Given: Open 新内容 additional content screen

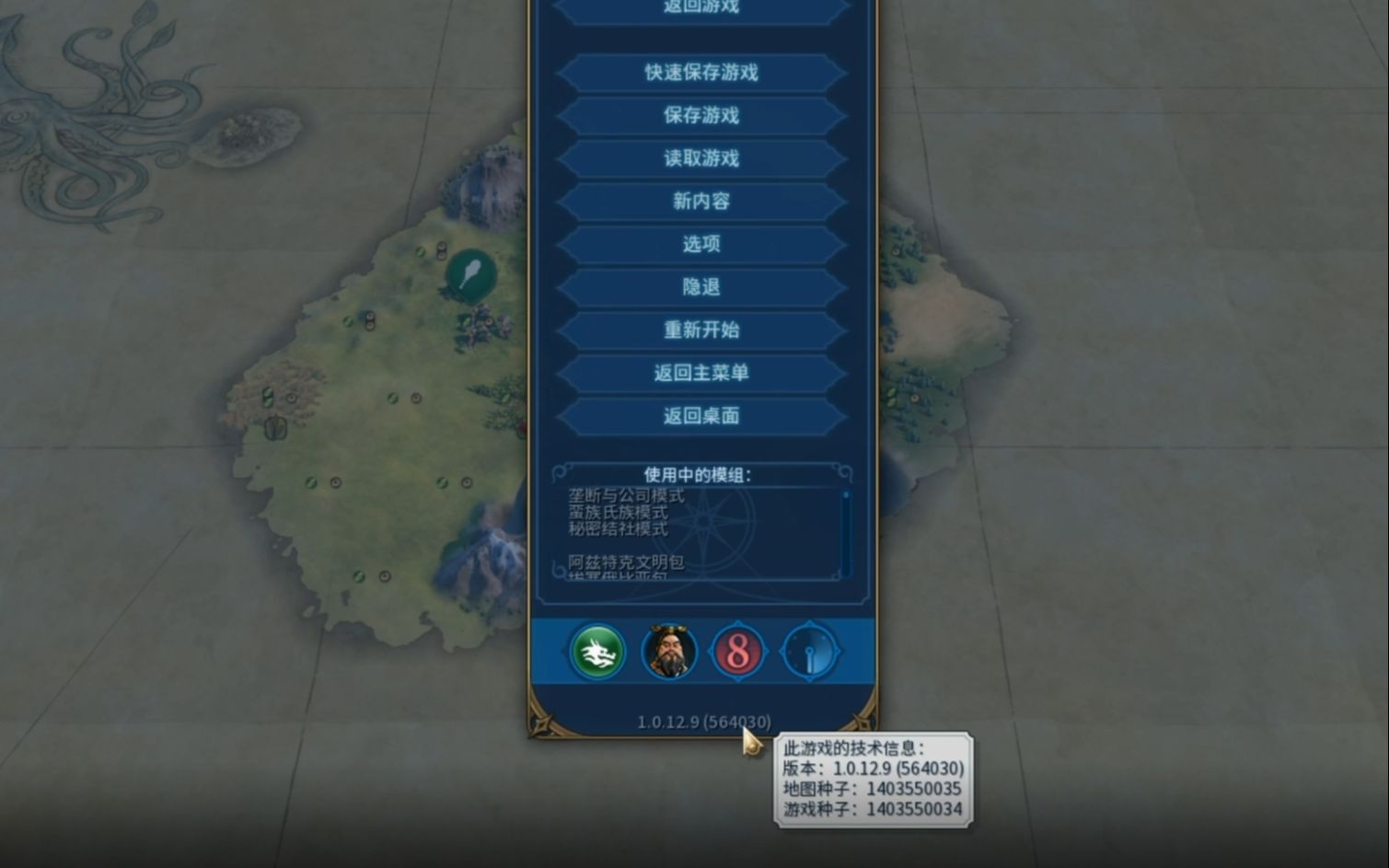Looking at the screenshot, I should (703, 202).
